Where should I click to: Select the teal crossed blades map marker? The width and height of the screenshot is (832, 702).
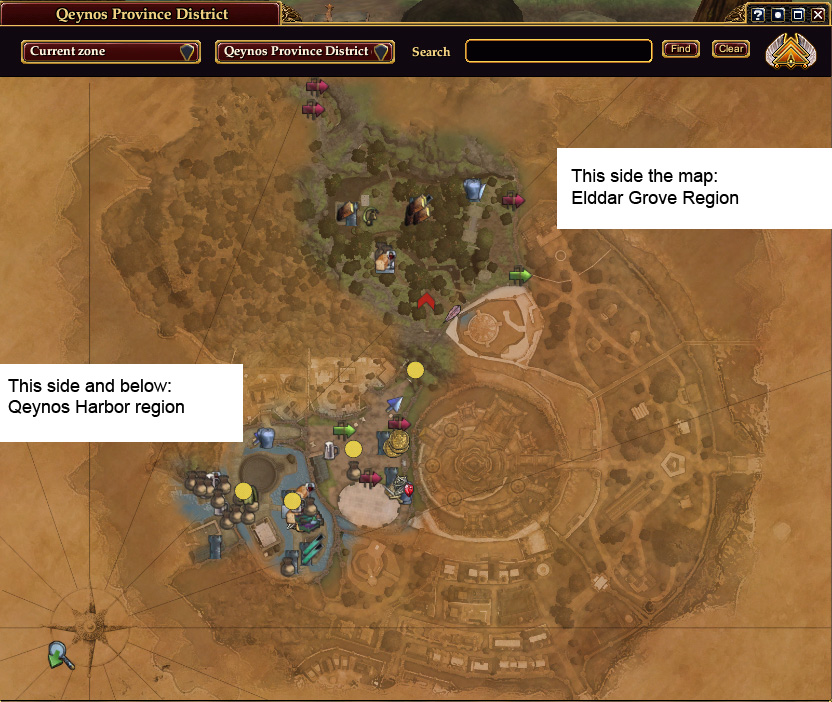point(312,548)
